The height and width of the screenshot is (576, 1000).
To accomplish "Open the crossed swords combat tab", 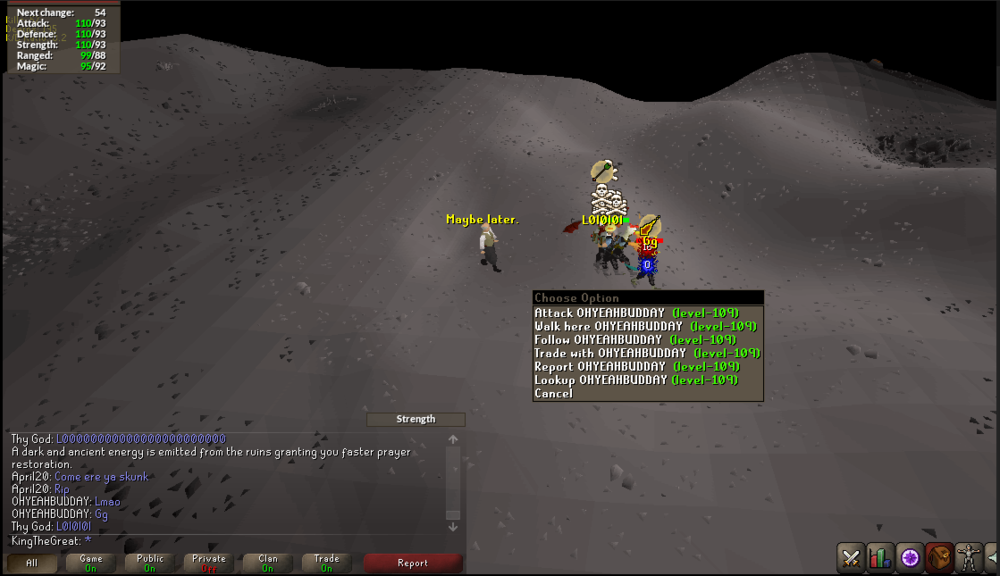I will (x=851, y=557).
